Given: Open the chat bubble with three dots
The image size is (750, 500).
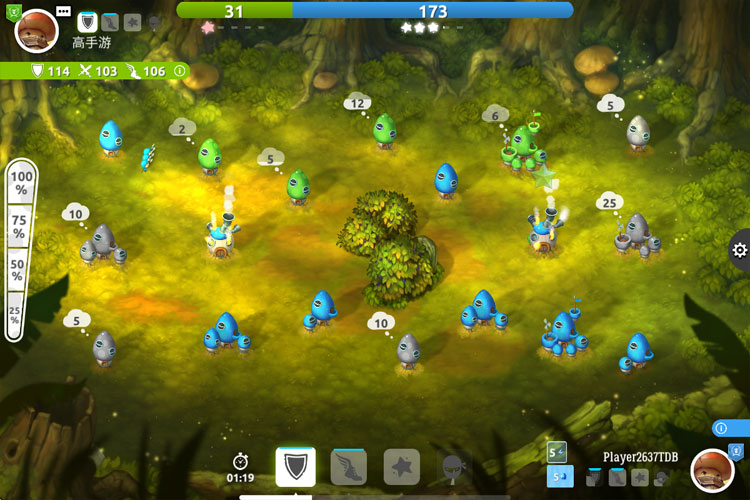Looking at the screenshot, I should [x=64, y=11].
